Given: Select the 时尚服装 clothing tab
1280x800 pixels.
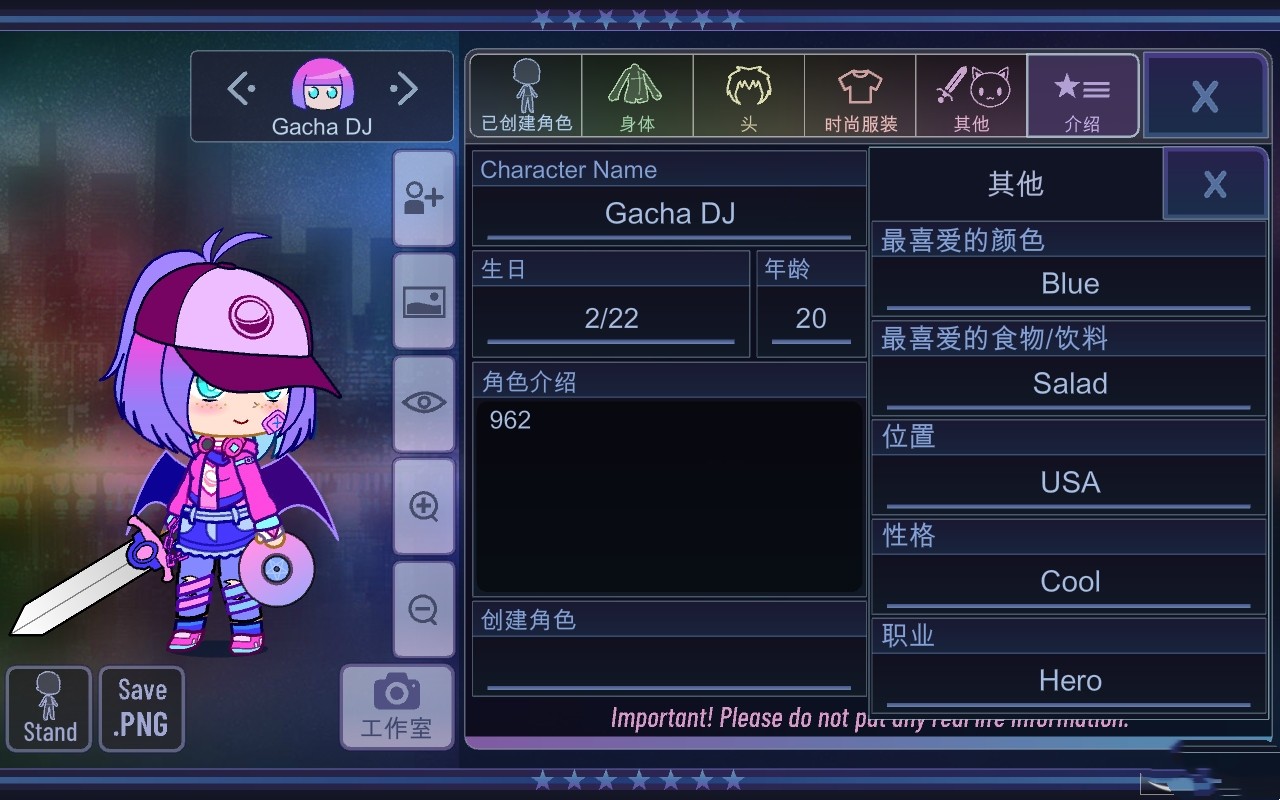Looking at the screenshot, I should pos(860,96).
